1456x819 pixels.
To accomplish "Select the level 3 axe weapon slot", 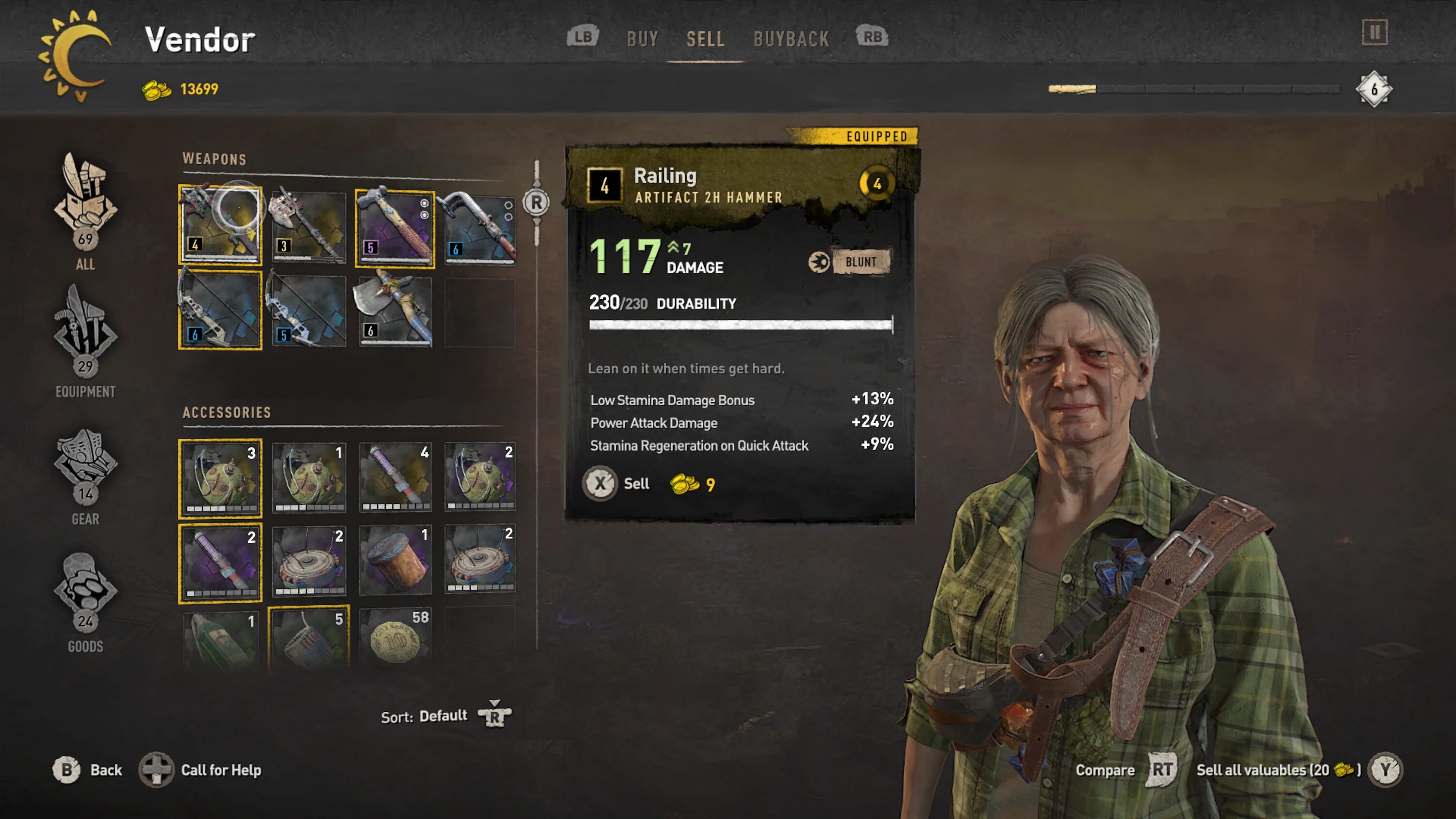I will tap(309, 227).
